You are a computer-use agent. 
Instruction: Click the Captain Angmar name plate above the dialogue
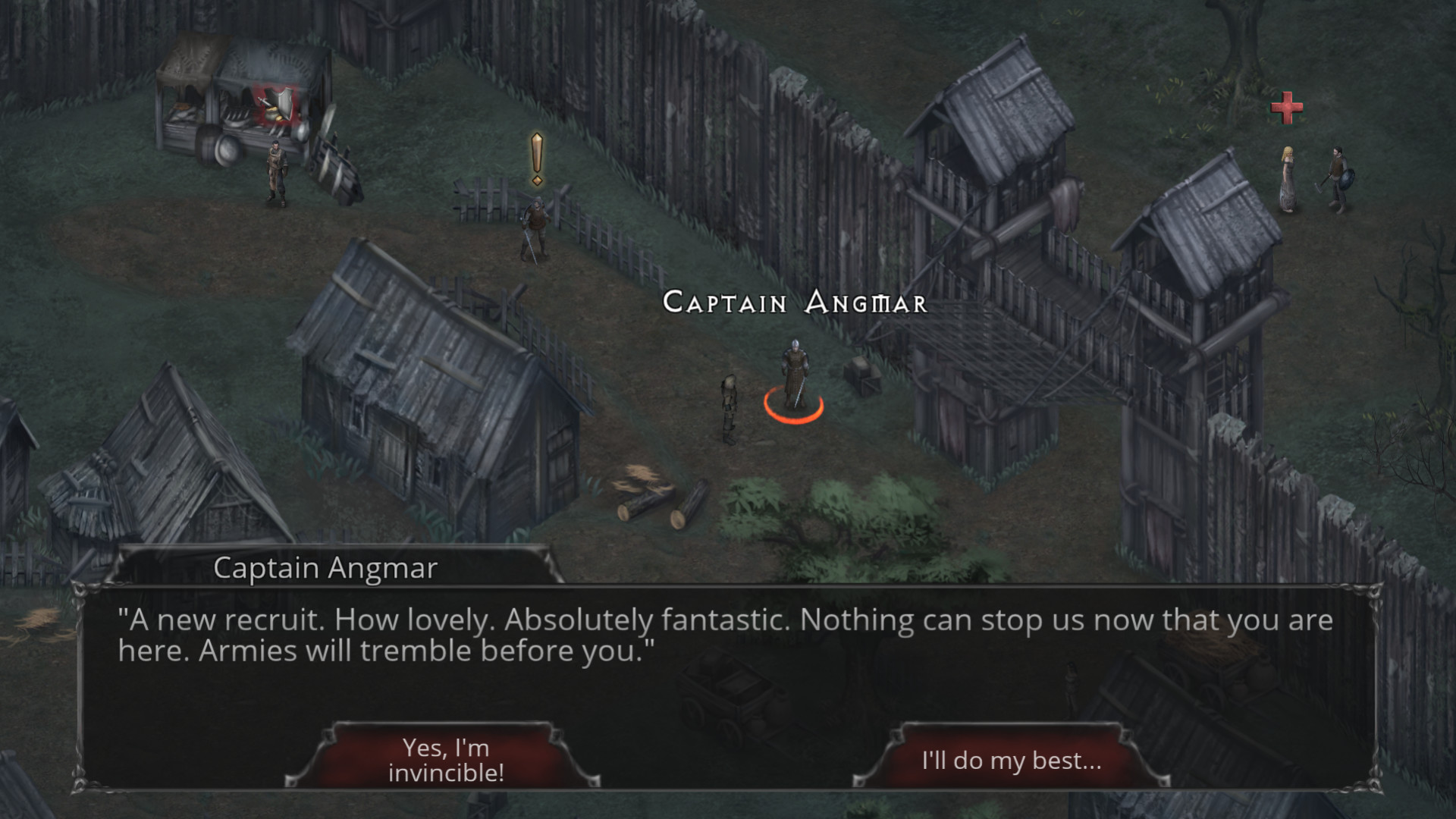tap(326, 567)
